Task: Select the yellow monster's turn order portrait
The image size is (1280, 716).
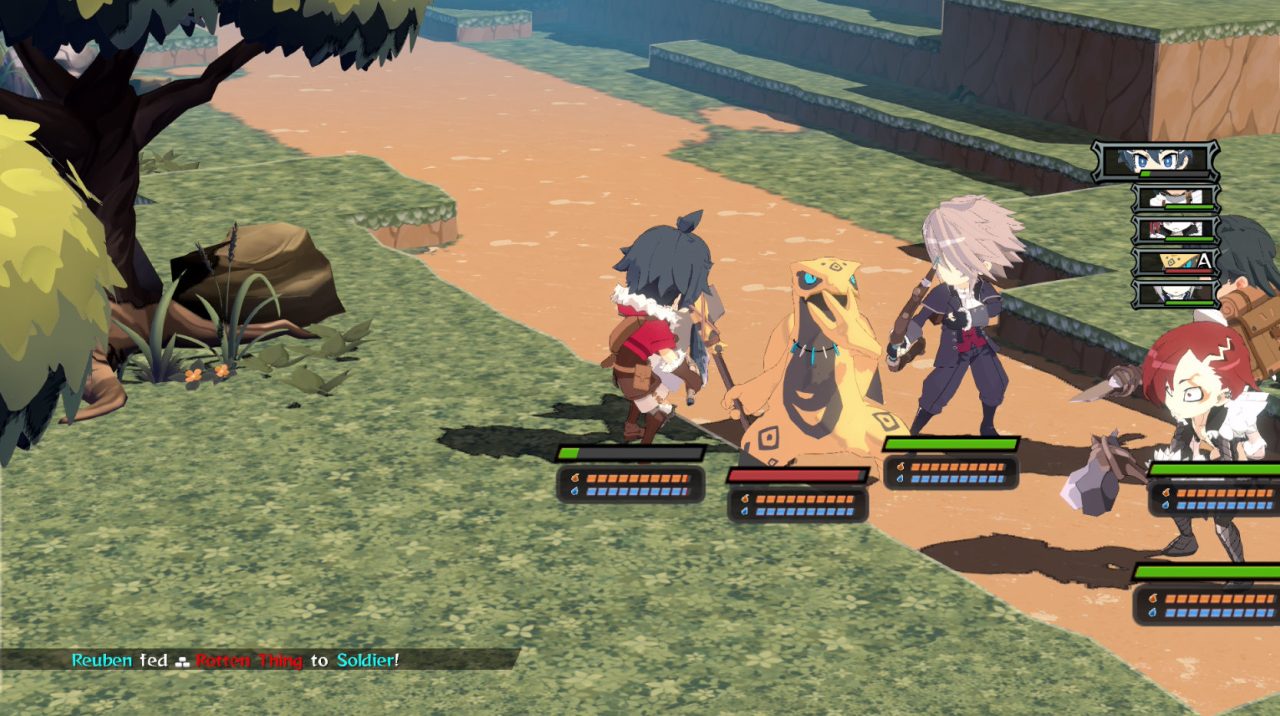Action: pyautogui.click(x=1175, y=262)
